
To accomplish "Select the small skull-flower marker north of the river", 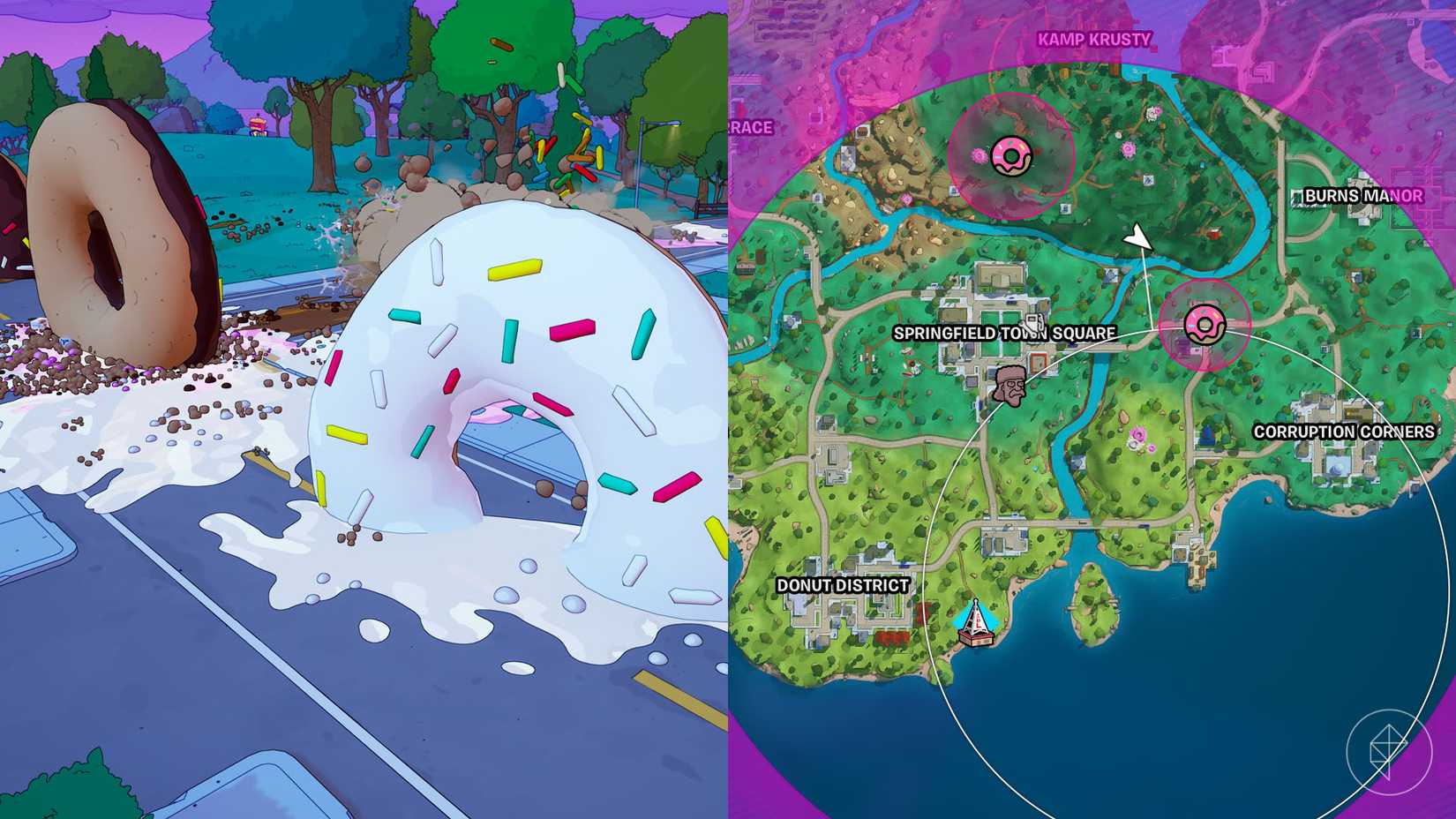I will [x=1154, y=112].
